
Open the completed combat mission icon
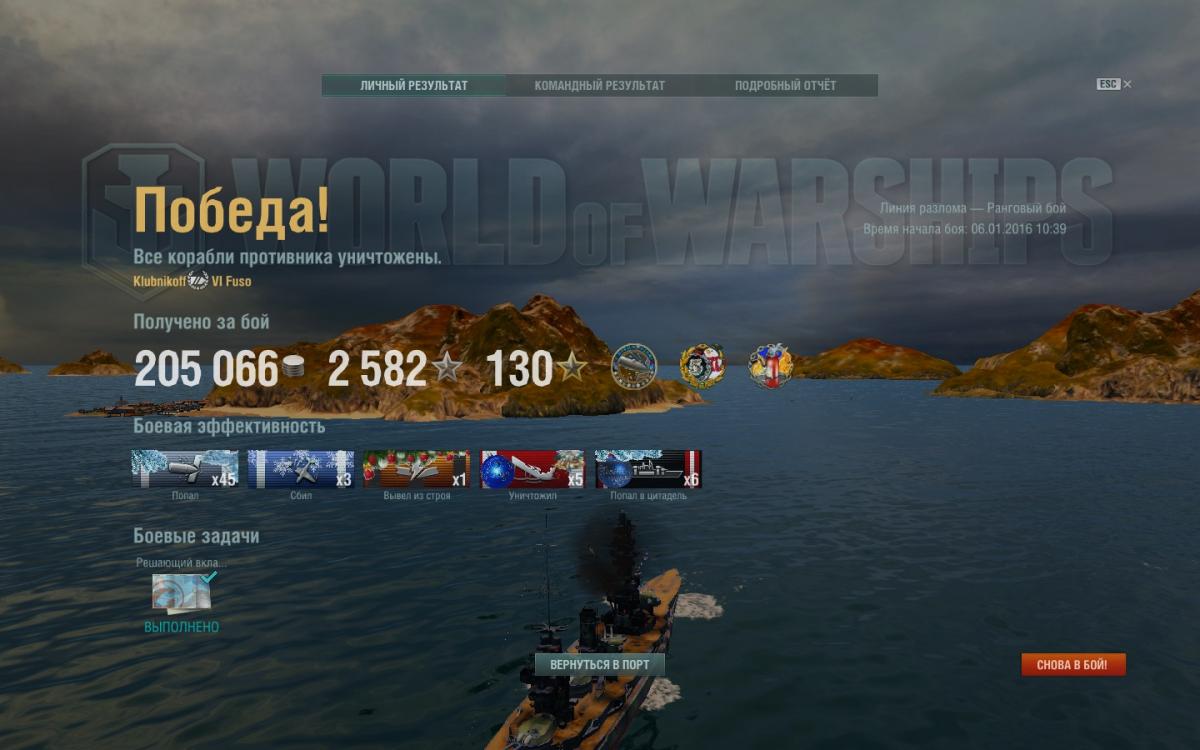pyautogui.click(x=181, y=593)
